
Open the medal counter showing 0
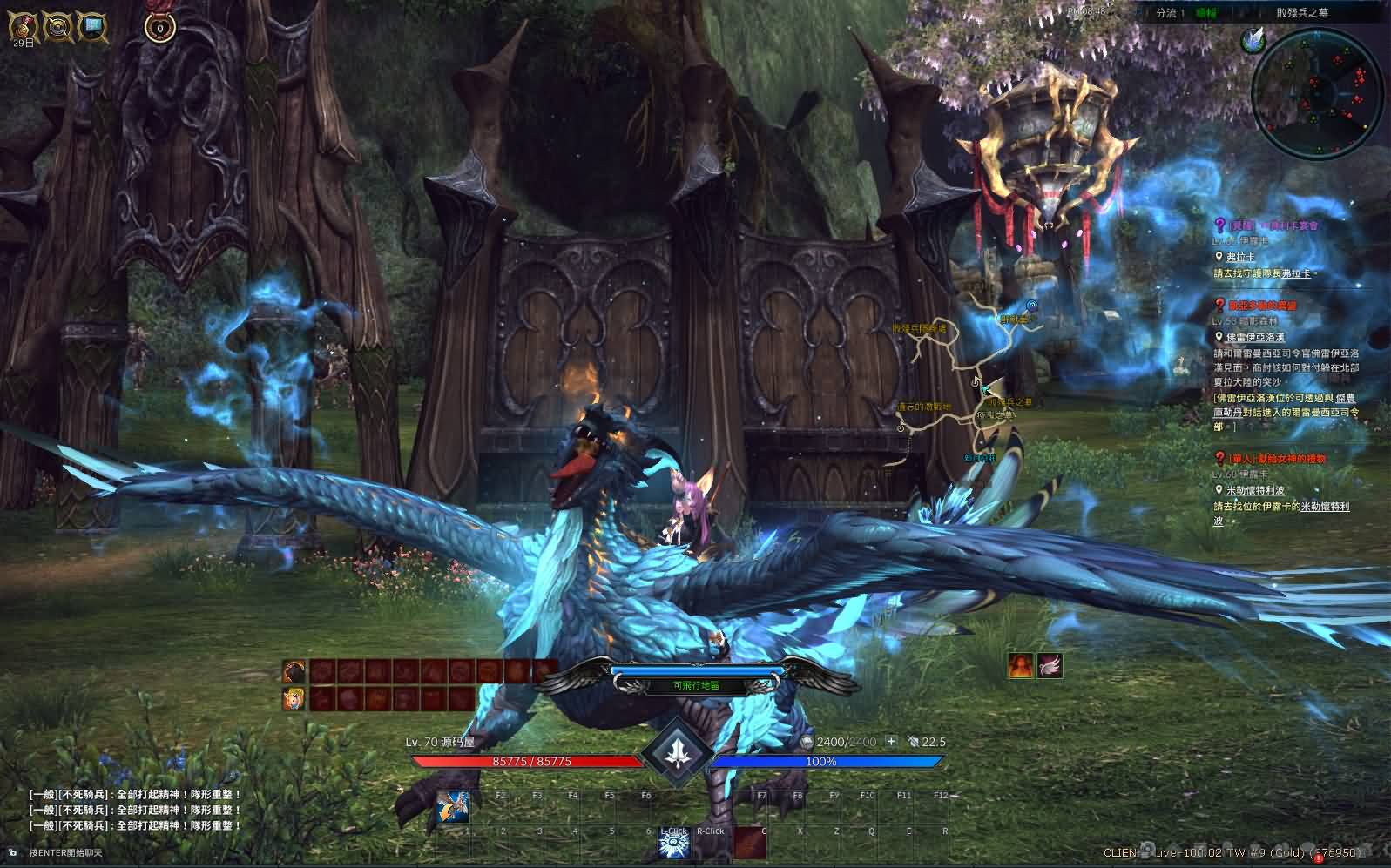tap(160, 27)
